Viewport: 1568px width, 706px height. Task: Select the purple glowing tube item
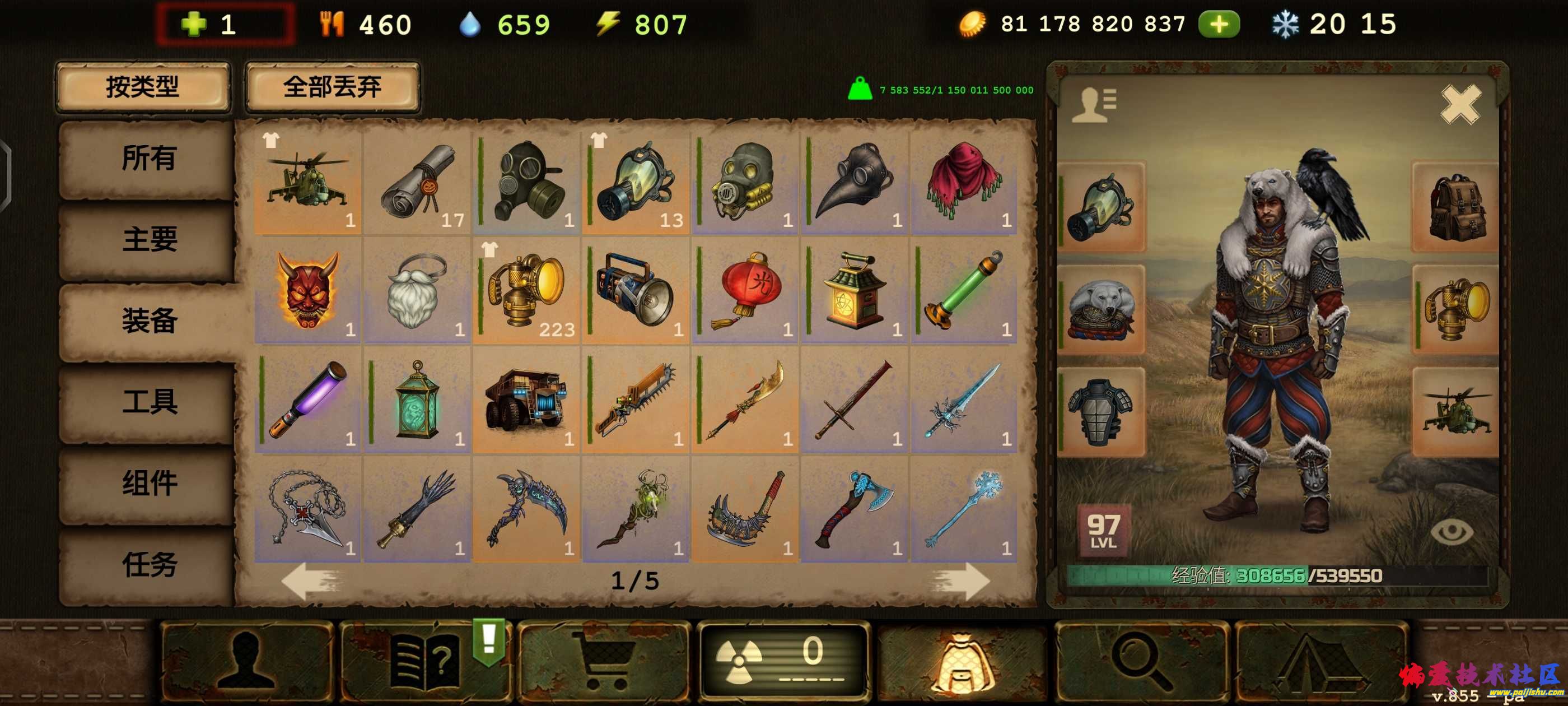click(x=307, y=400)
